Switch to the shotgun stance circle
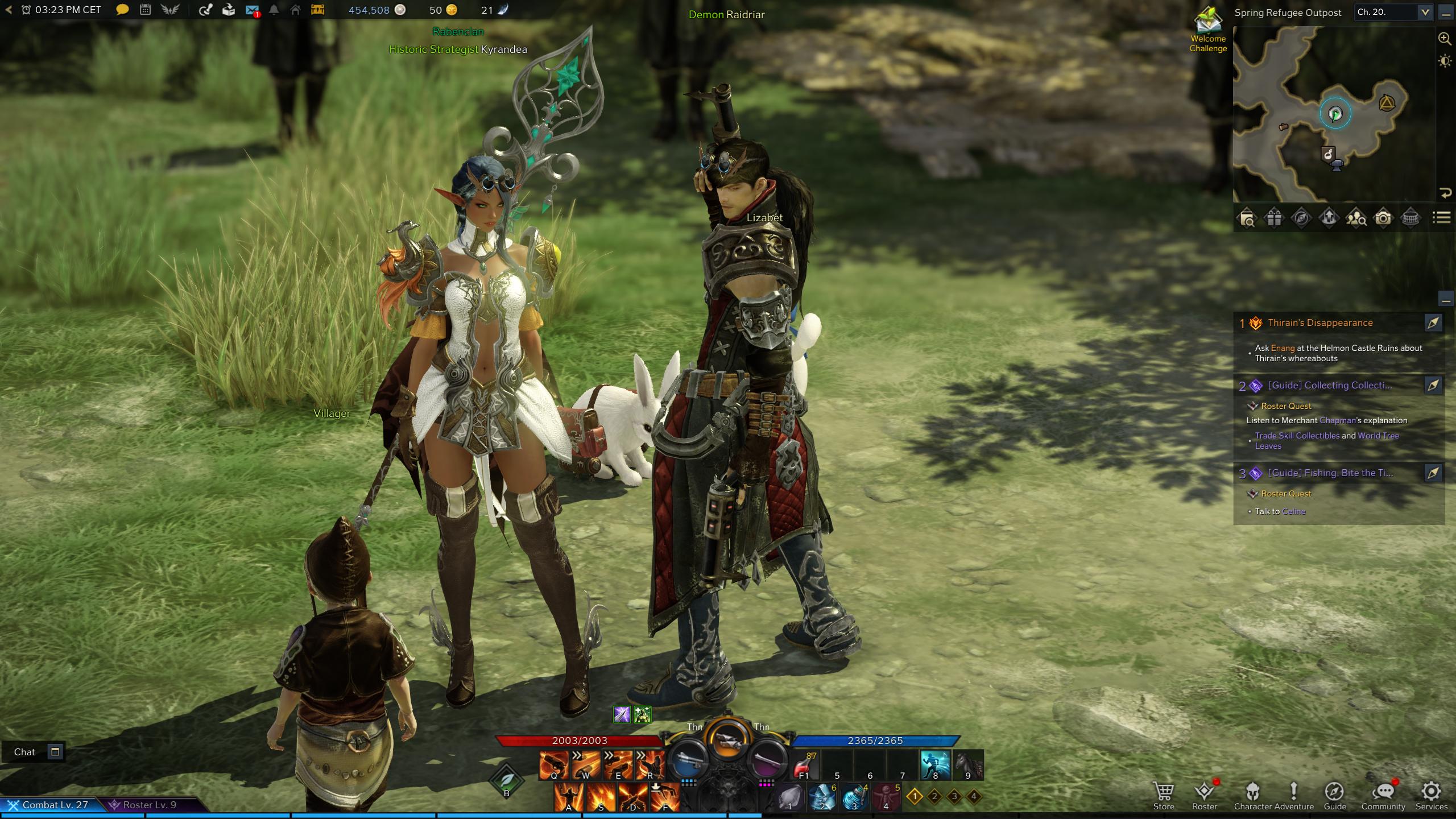 click(688, 760)
